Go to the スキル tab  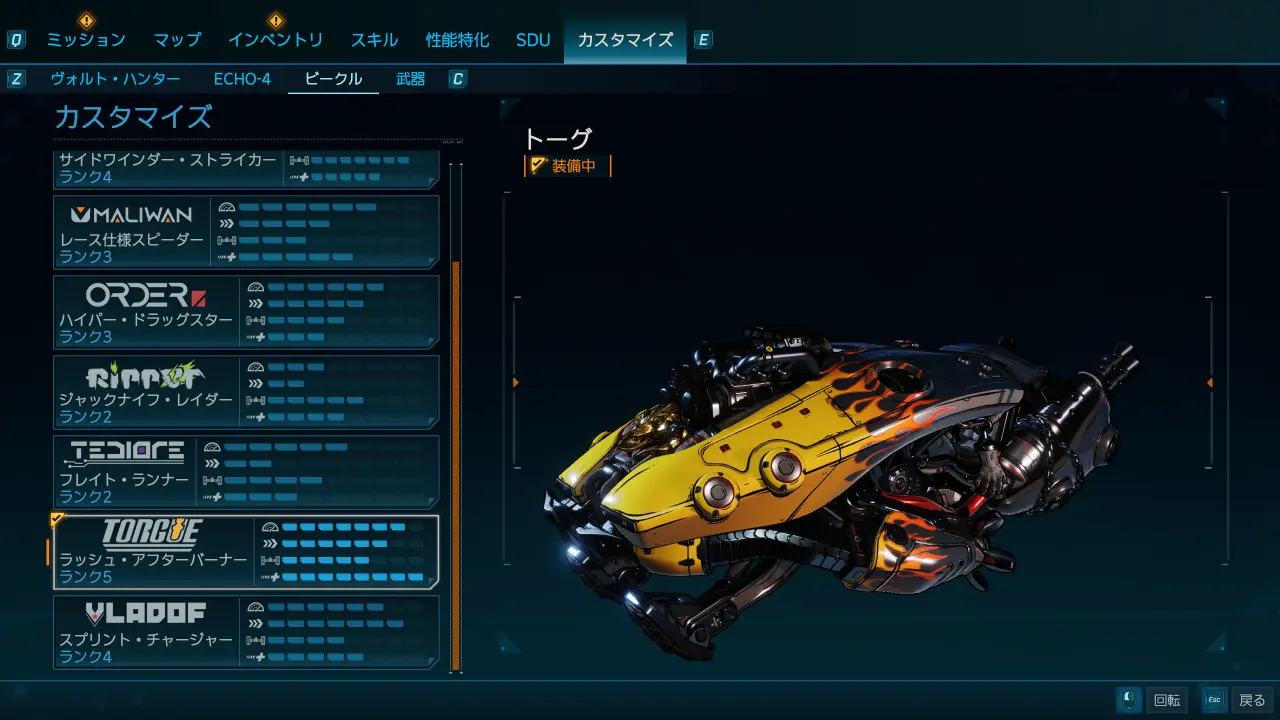click(x=374, y=40)
